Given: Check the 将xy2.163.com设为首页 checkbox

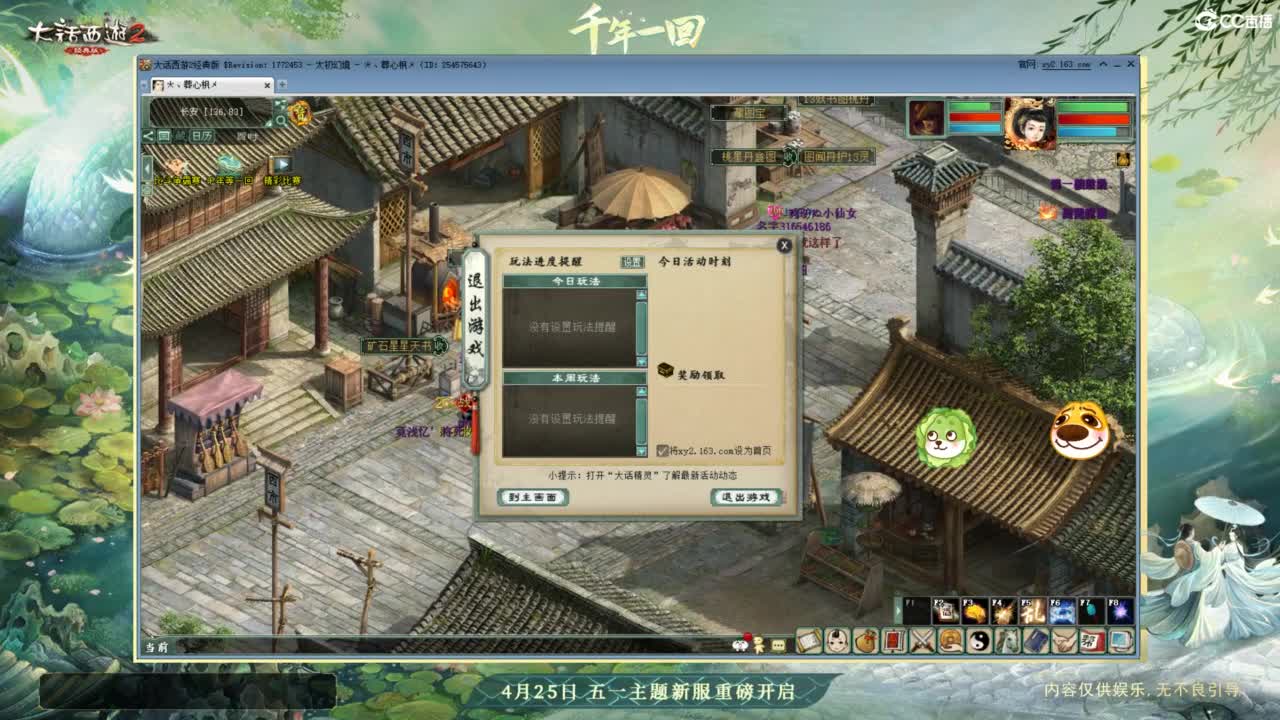Looking at the screenshot, I should tap(662, 450).
